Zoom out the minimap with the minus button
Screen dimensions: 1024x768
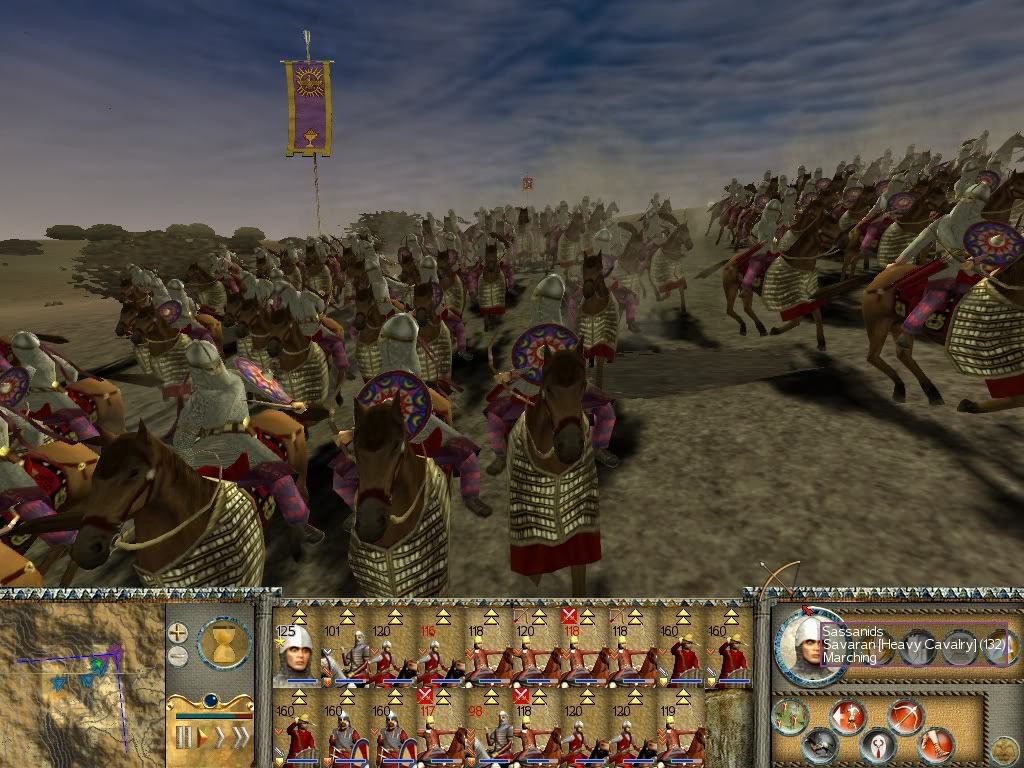(178, 656)
